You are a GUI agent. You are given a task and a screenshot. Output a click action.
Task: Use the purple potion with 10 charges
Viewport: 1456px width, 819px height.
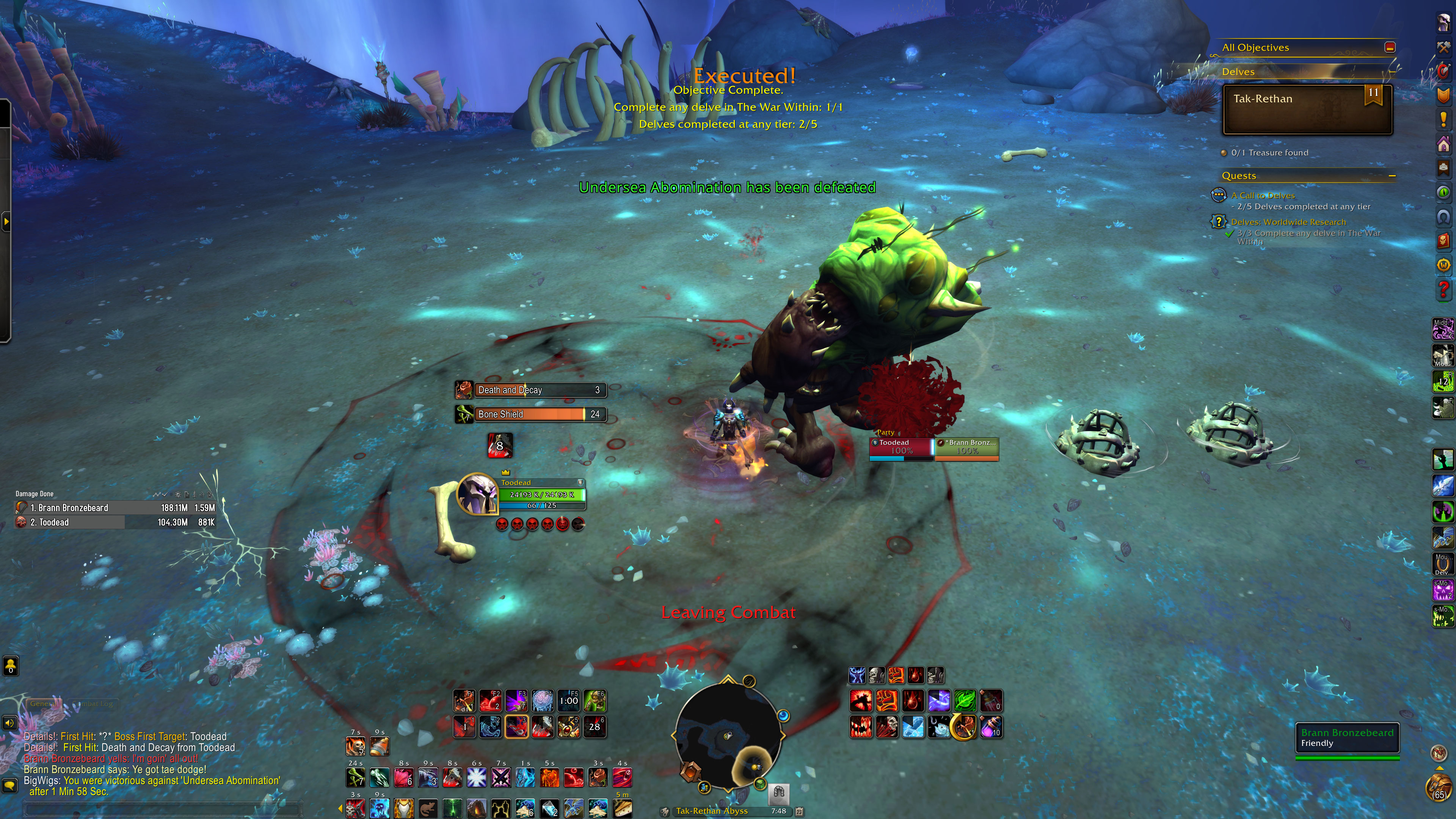pos(991,727)
